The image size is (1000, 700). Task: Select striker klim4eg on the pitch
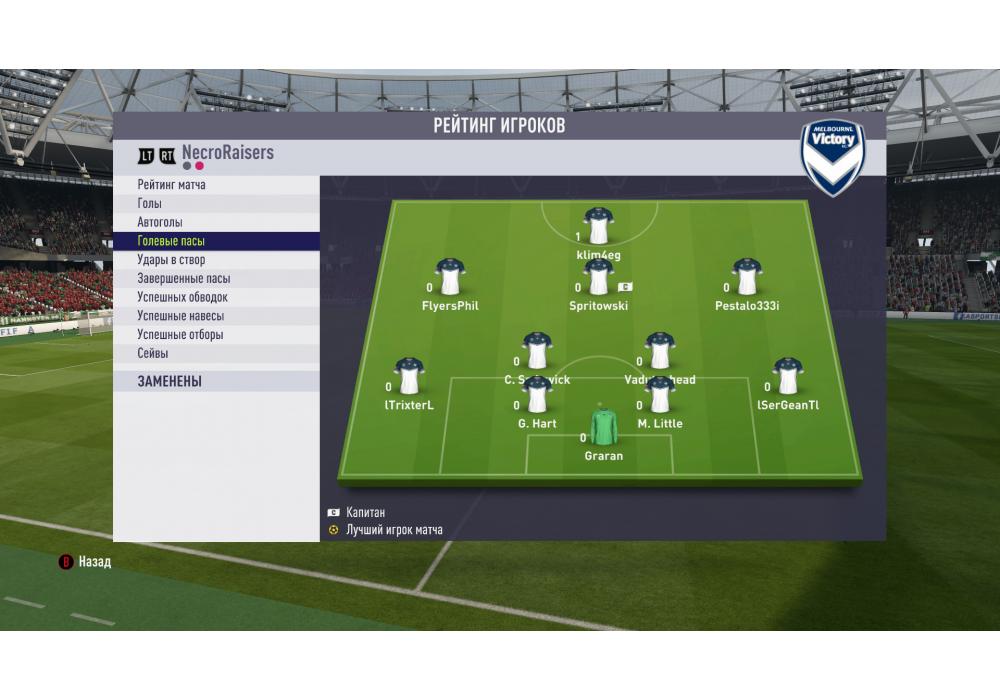(x=599, y=228)
